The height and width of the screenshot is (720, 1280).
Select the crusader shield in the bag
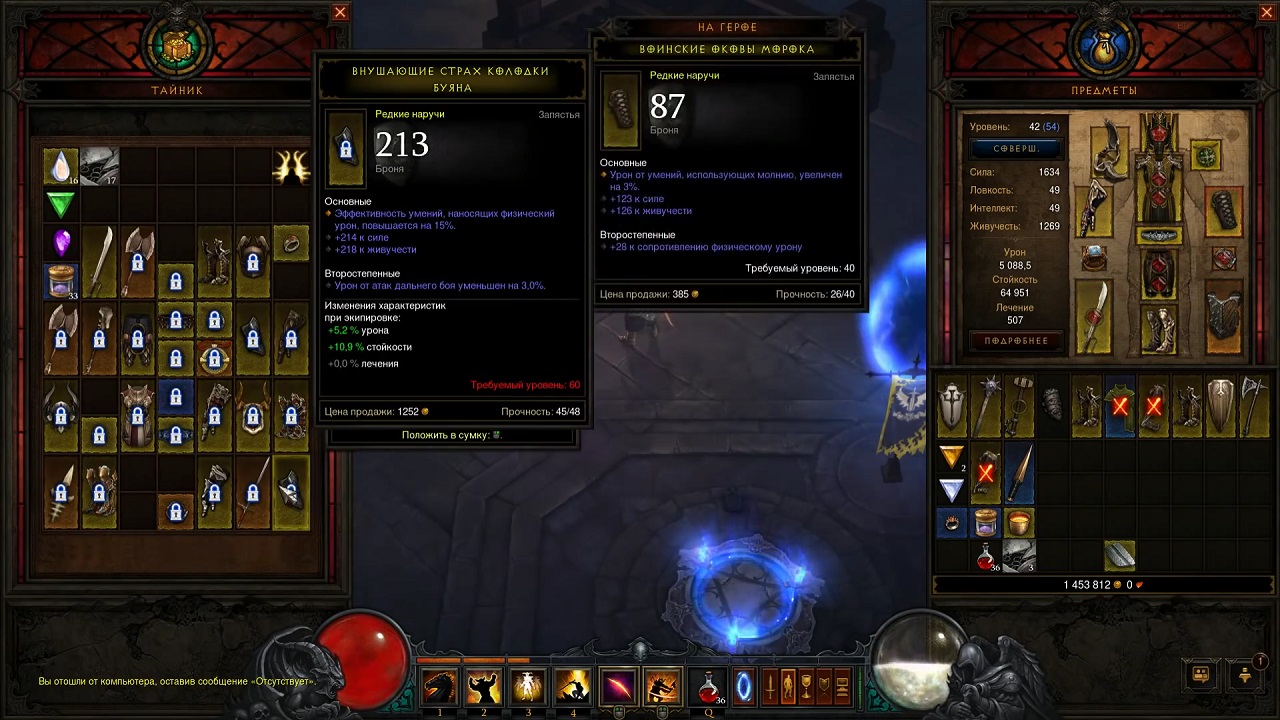pyautogui.click(x=952, y=406)
